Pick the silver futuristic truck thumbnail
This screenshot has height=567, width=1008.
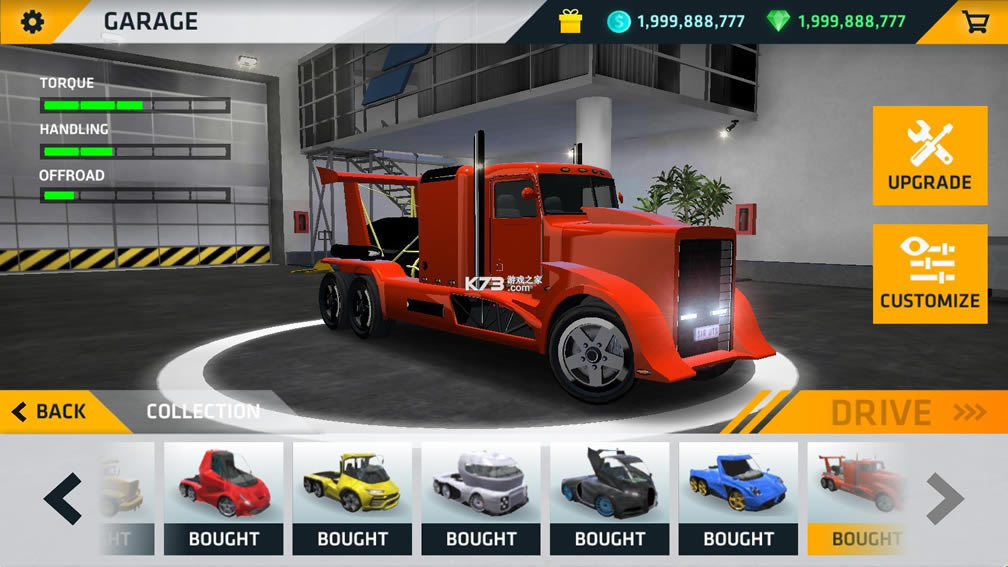point(481,484)
